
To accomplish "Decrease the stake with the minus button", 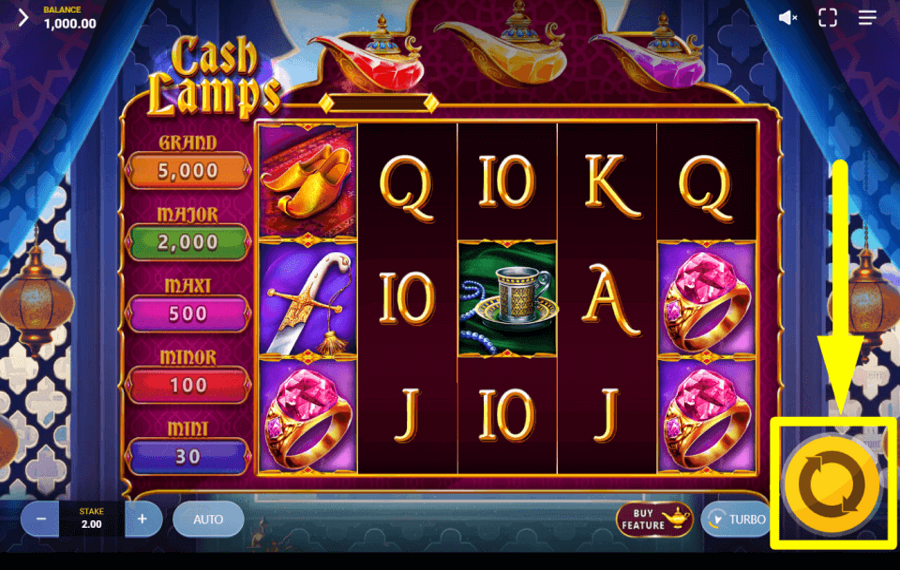I will [40, 519].
